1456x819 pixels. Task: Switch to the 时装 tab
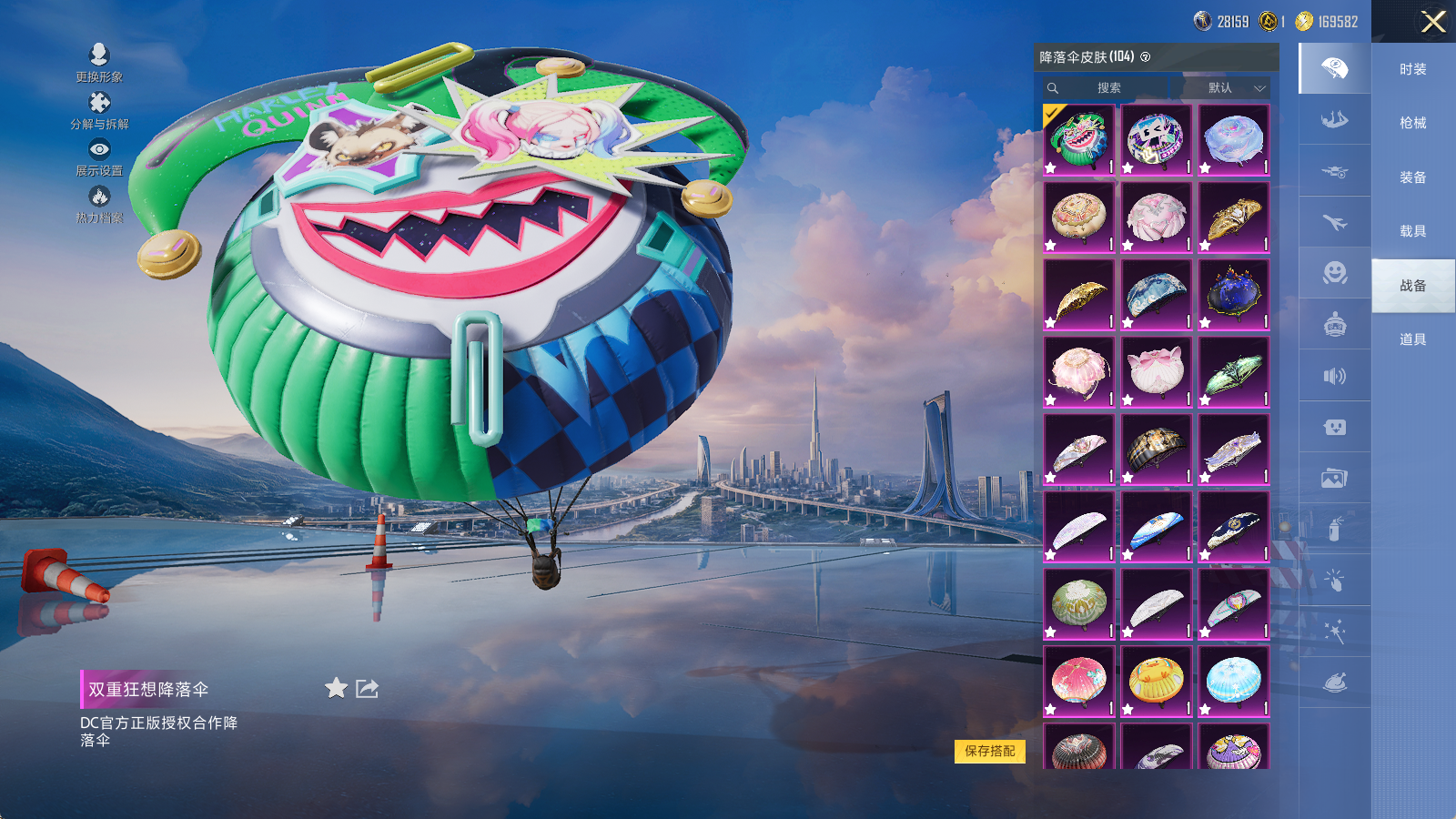[1412, 69]
